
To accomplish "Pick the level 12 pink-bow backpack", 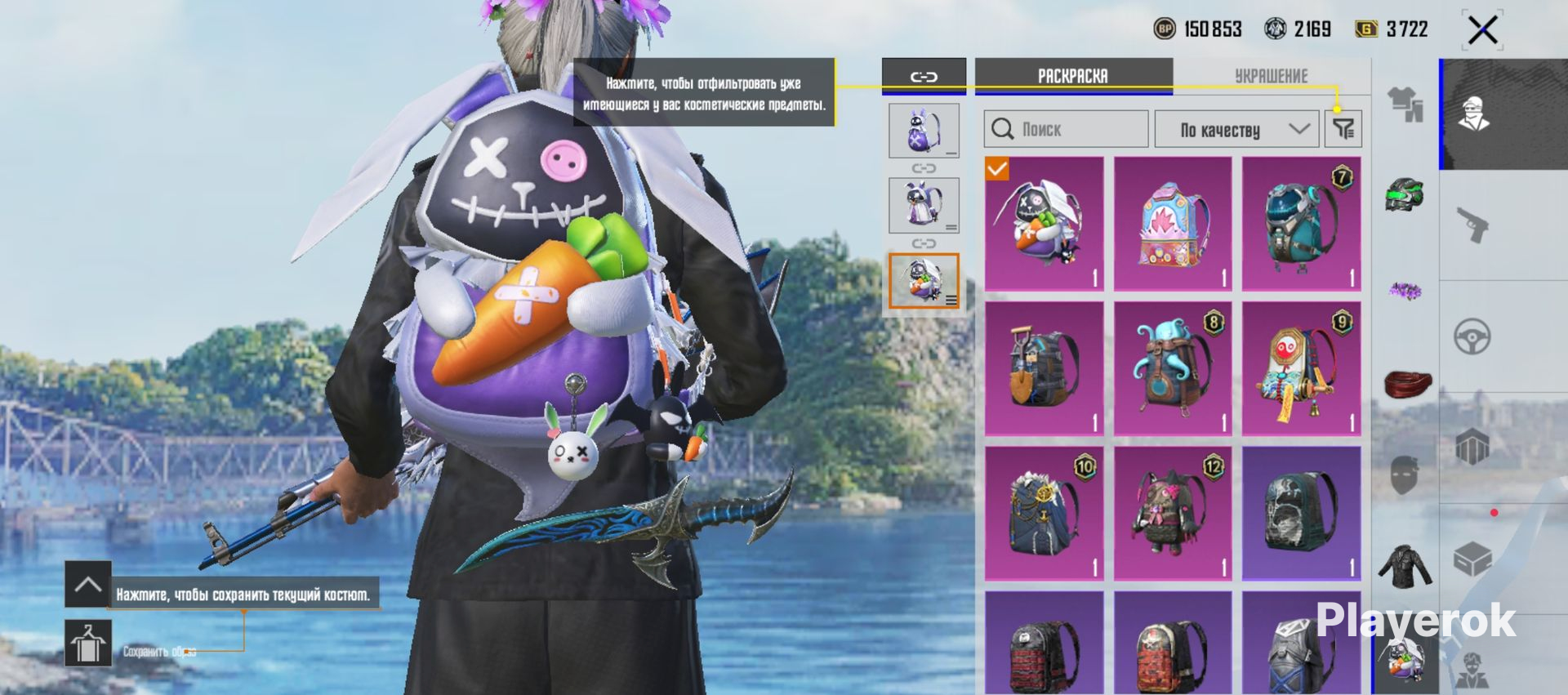I will click(x=1173, y=514).
